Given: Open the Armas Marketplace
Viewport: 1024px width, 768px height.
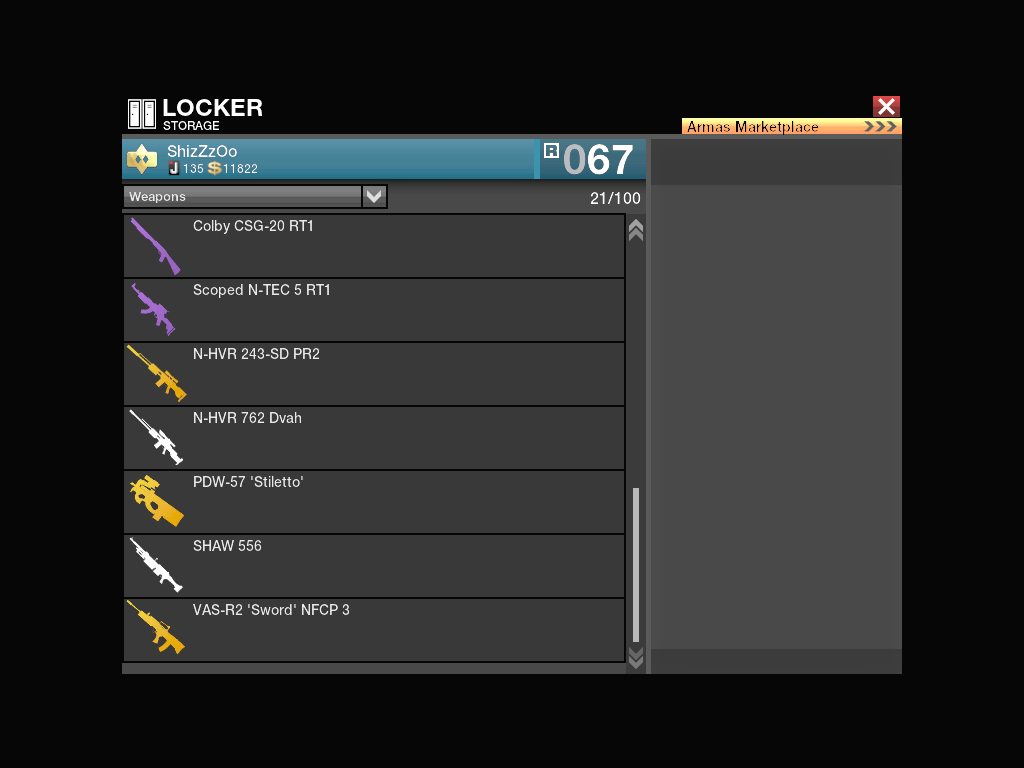Looking at the screenshot, I should click(x=791, y=127).
